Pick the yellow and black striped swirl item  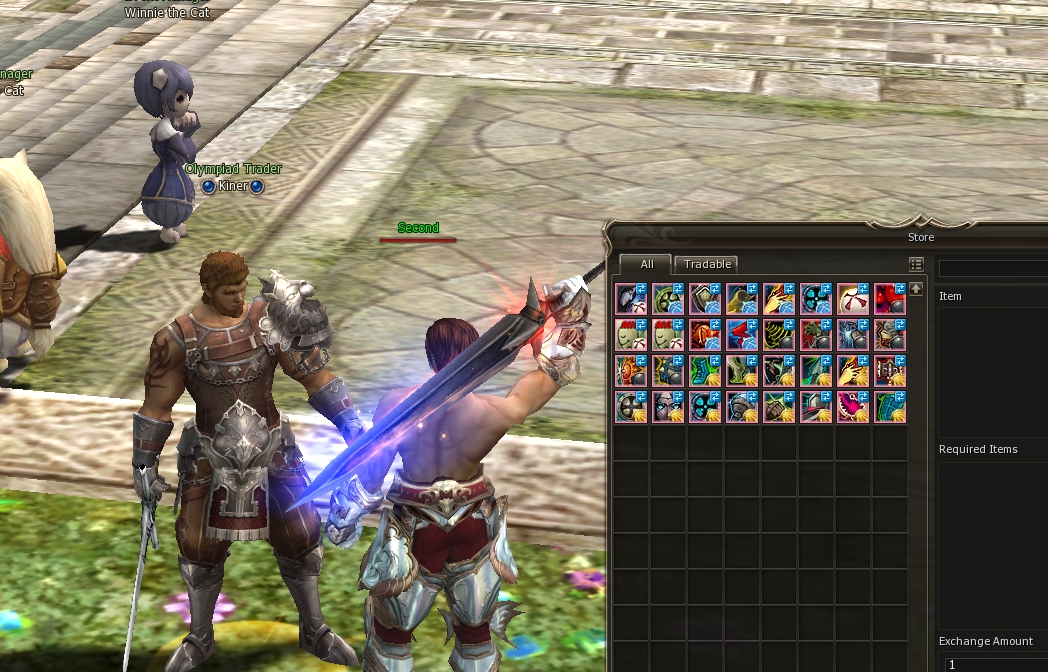(x=778, y=335)
